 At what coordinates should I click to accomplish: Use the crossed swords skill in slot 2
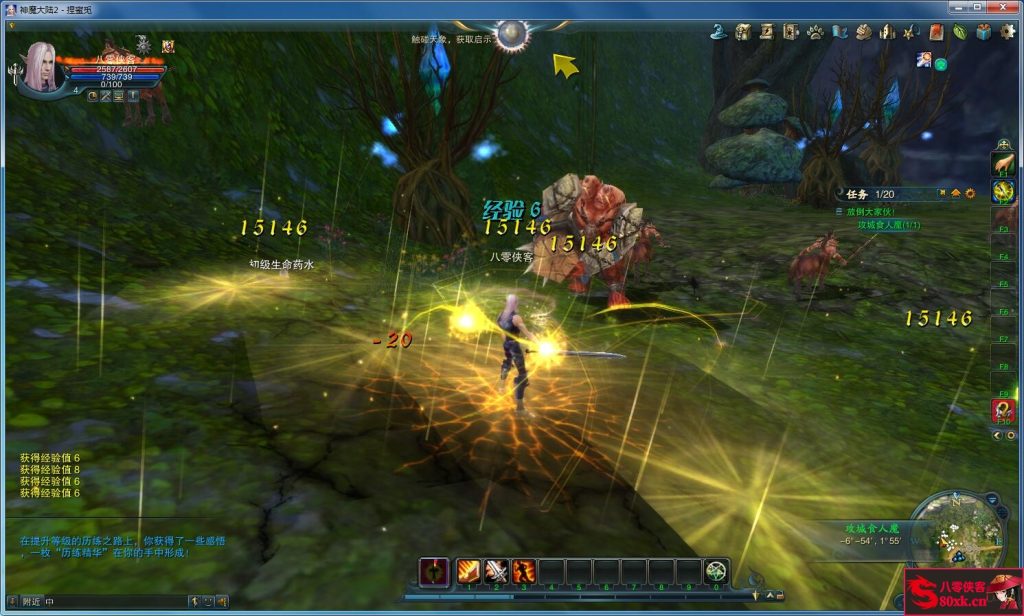496,571
